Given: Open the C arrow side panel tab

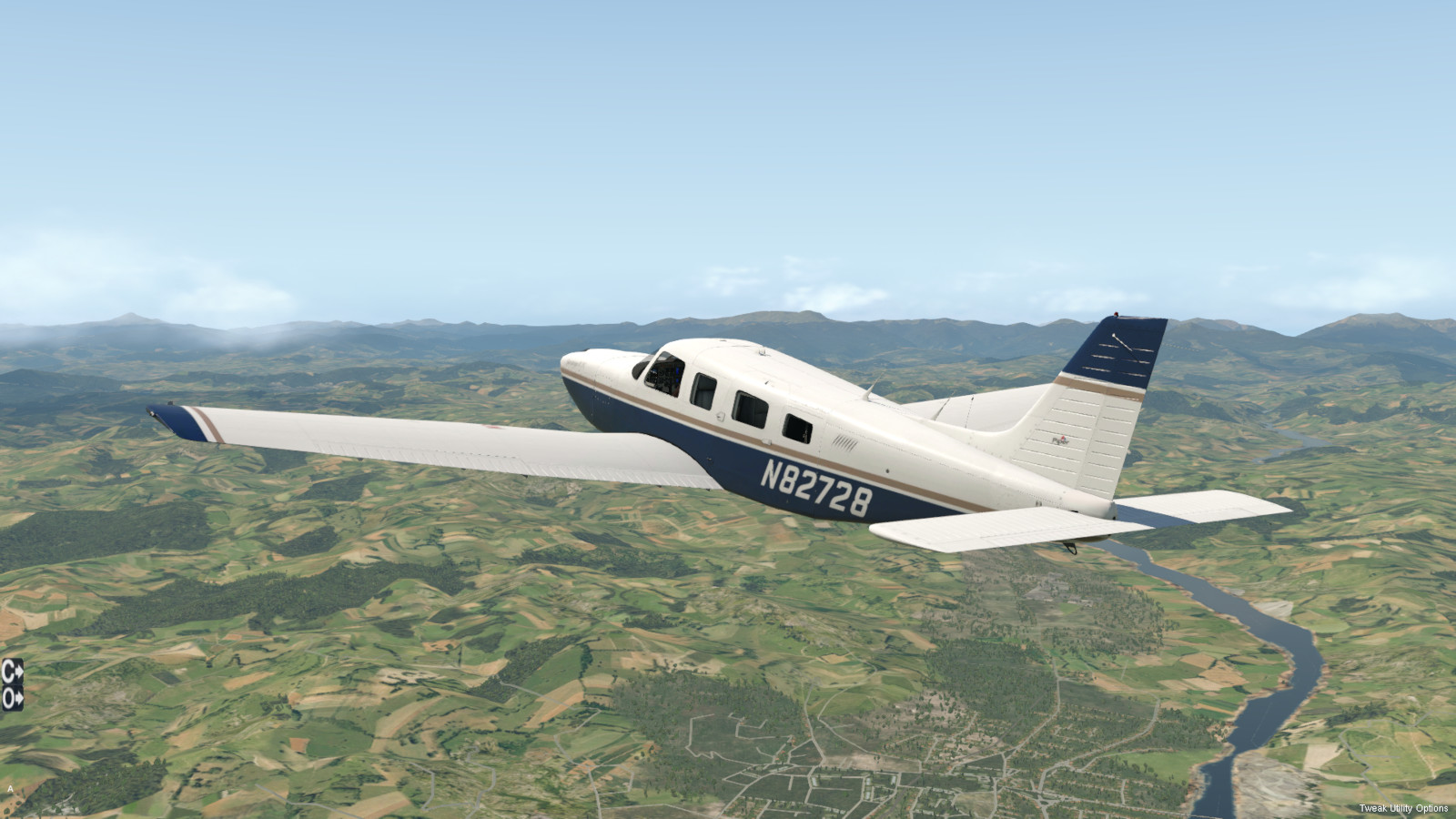Looking at the screenshot, I should click(x=12, y=672).
